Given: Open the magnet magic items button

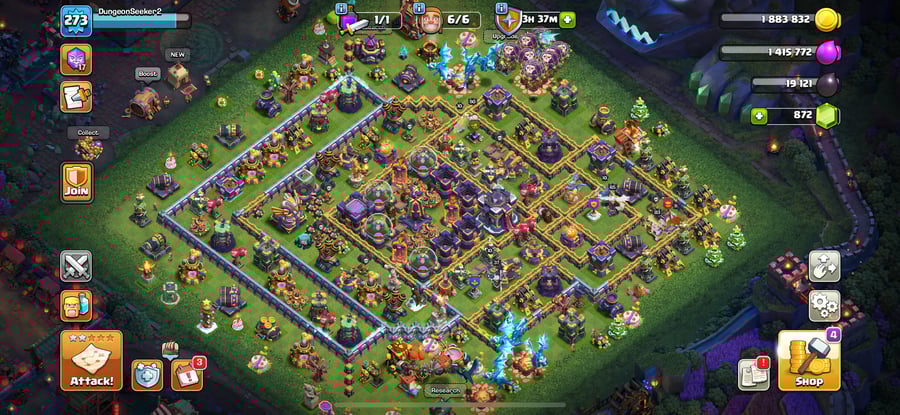Looking at the screenshot, I should point(824,266).
